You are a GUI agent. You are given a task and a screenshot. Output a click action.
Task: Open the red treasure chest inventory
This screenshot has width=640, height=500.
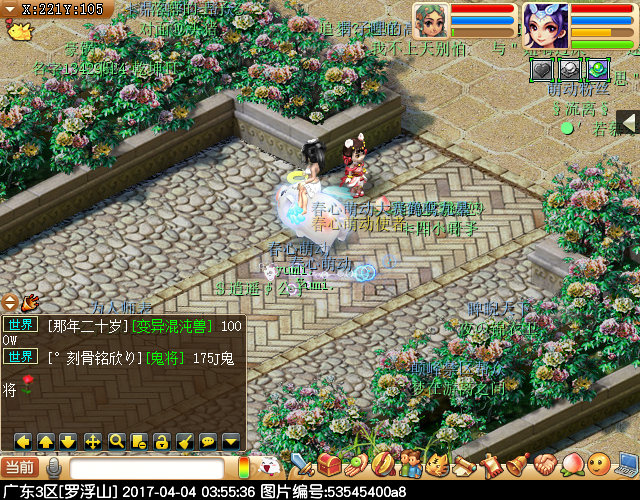point(329,465)
